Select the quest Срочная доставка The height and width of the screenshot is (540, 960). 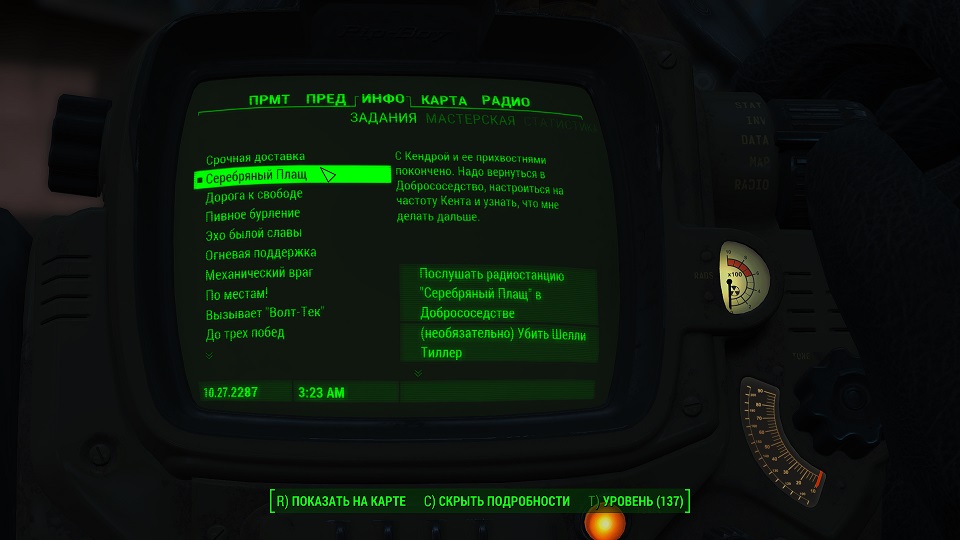[x=255, y=158]
